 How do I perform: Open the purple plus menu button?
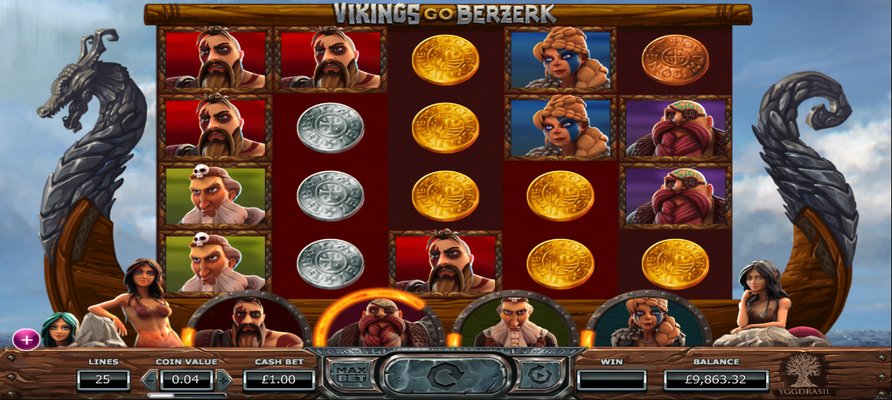coord(27,339)
